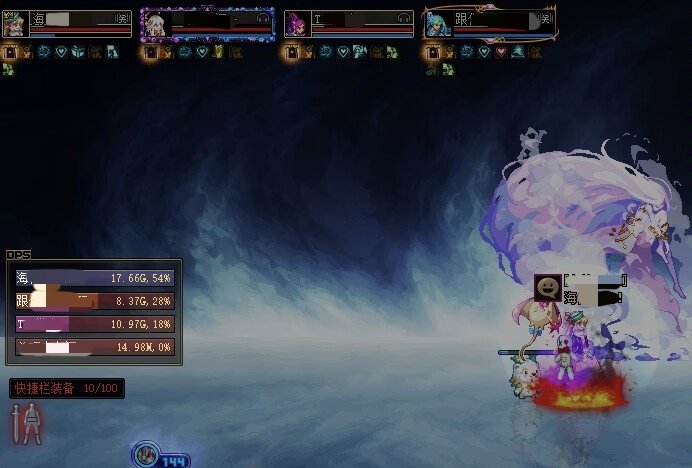The height and width of the screenshot is (468, 692).
Task: Click the white-haired portrait in the purple frame
Action: [155, 24]
